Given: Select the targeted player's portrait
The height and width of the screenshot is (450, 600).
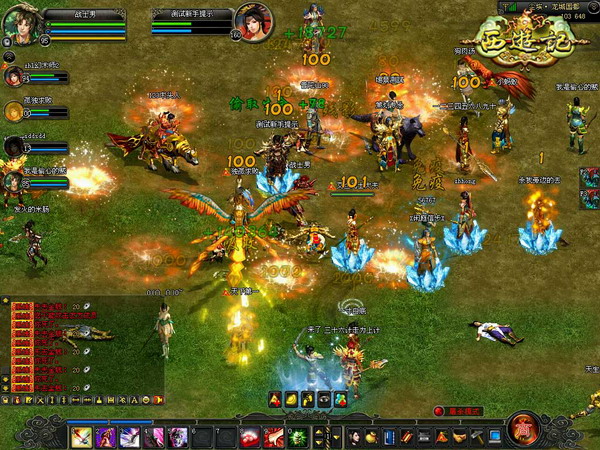Looking at the screenshot, I should (253, 21).
